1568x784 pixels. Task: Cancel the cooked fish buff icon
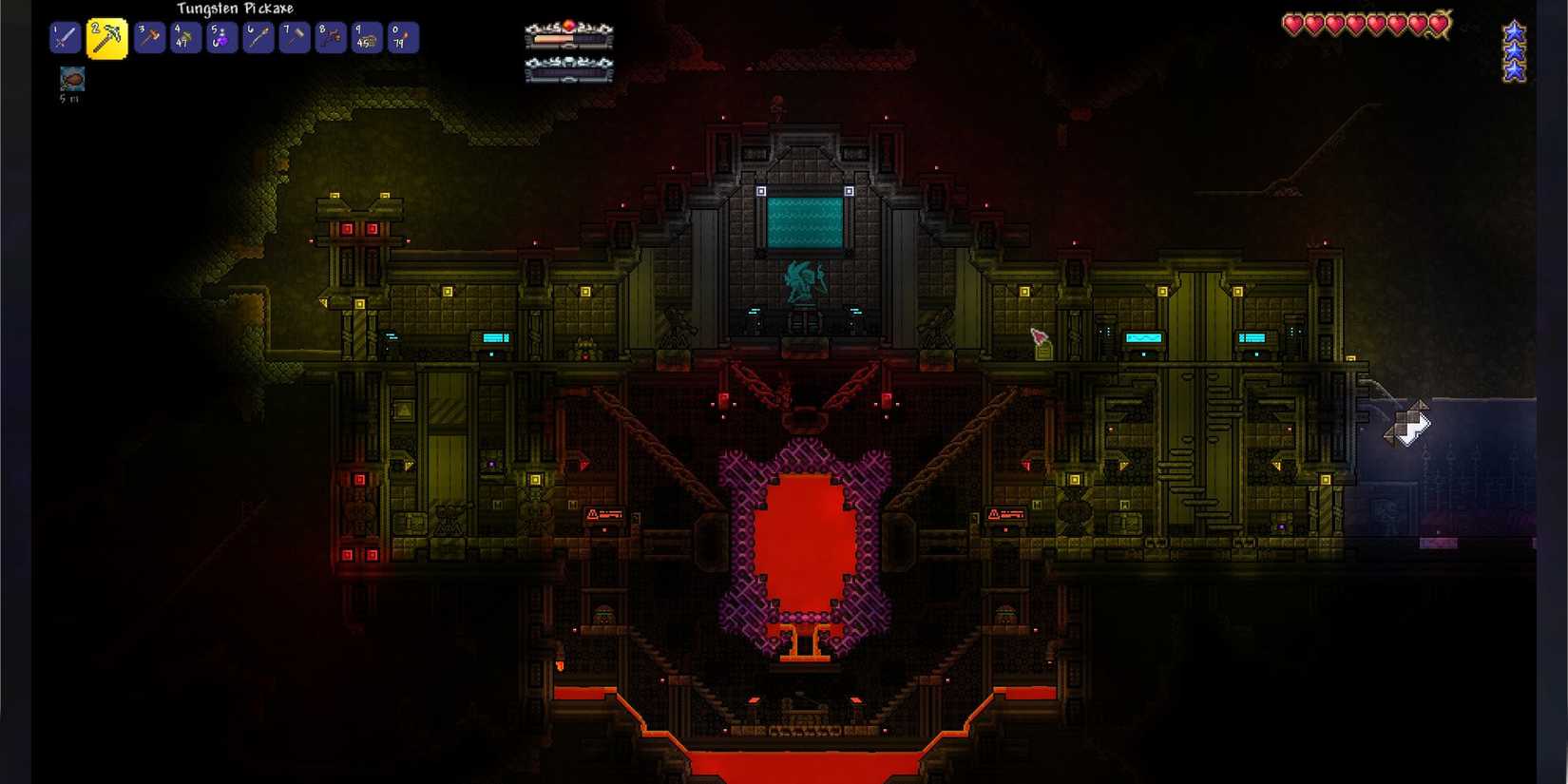tap(71, 79)
